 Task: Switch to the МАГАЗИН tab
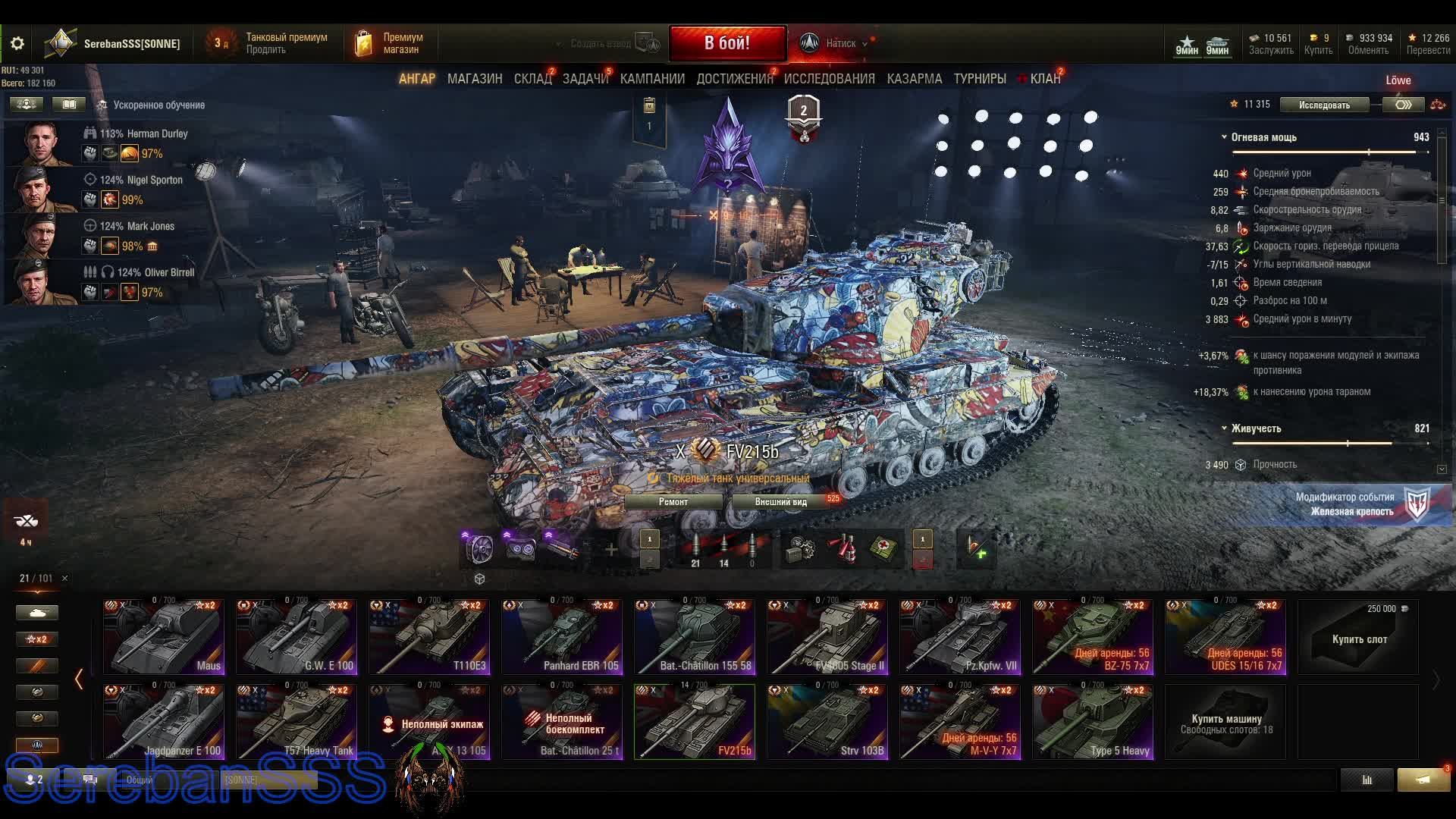click(475, 79)
